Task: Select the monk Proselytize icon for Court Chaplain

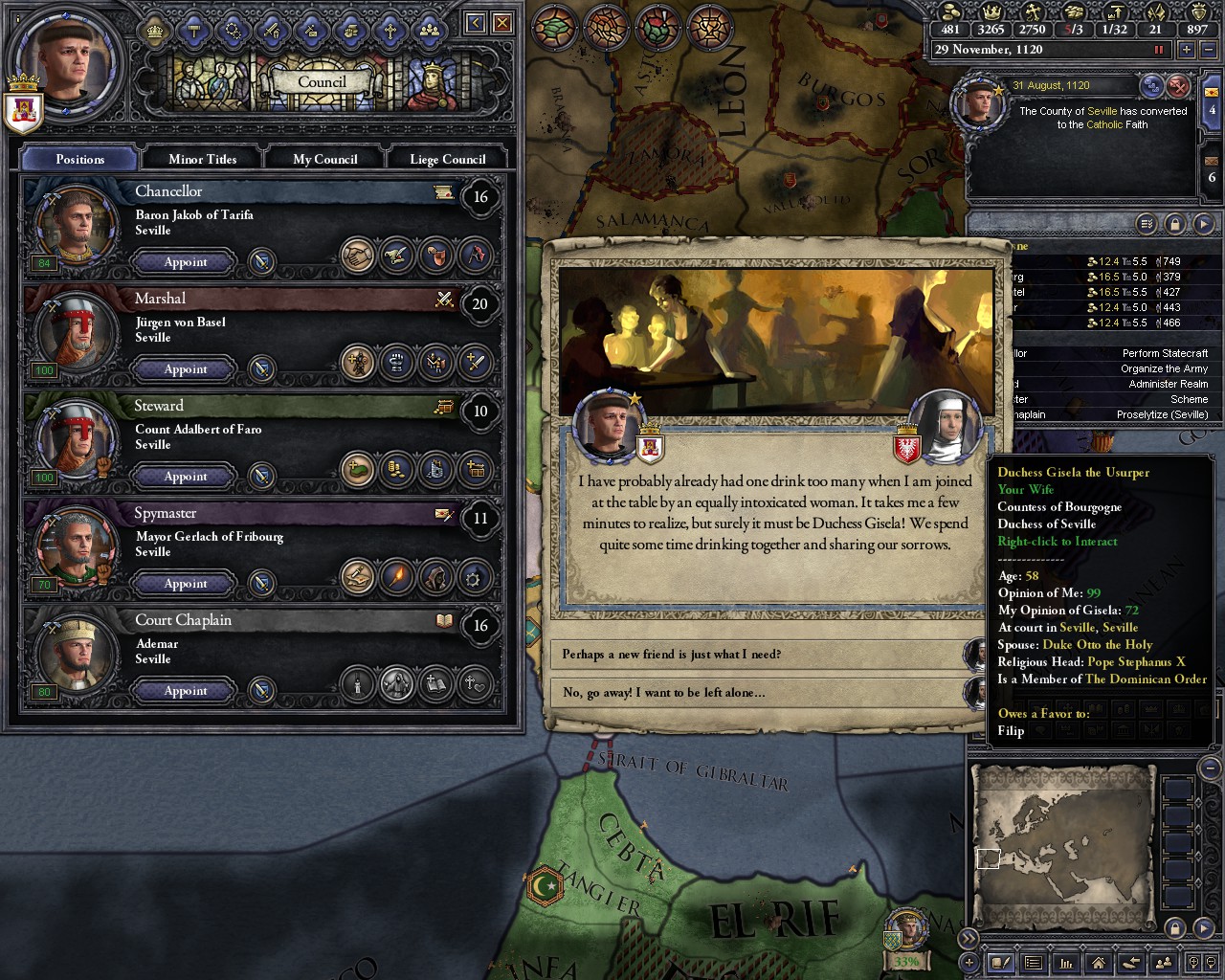Action: click(x=398, y=685)
